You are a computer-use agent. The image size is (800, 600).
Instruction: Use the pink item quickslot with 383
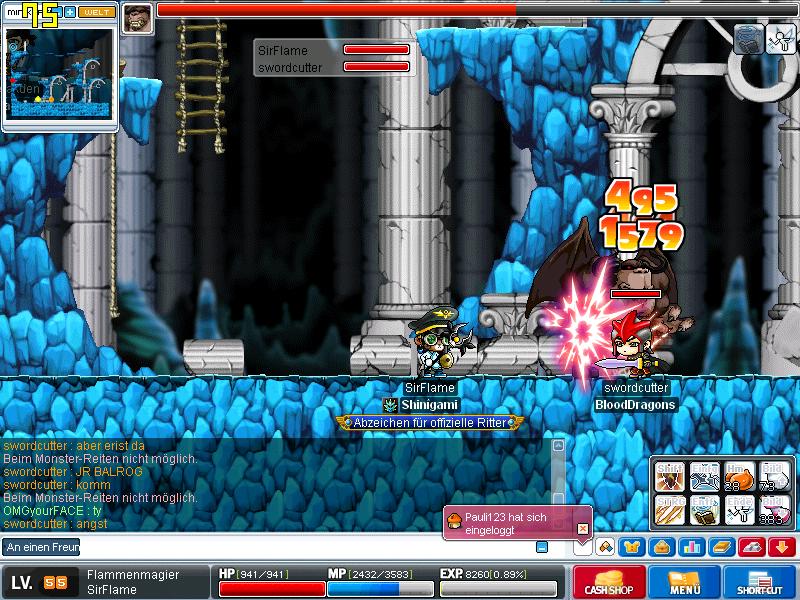tap(775, 510)
